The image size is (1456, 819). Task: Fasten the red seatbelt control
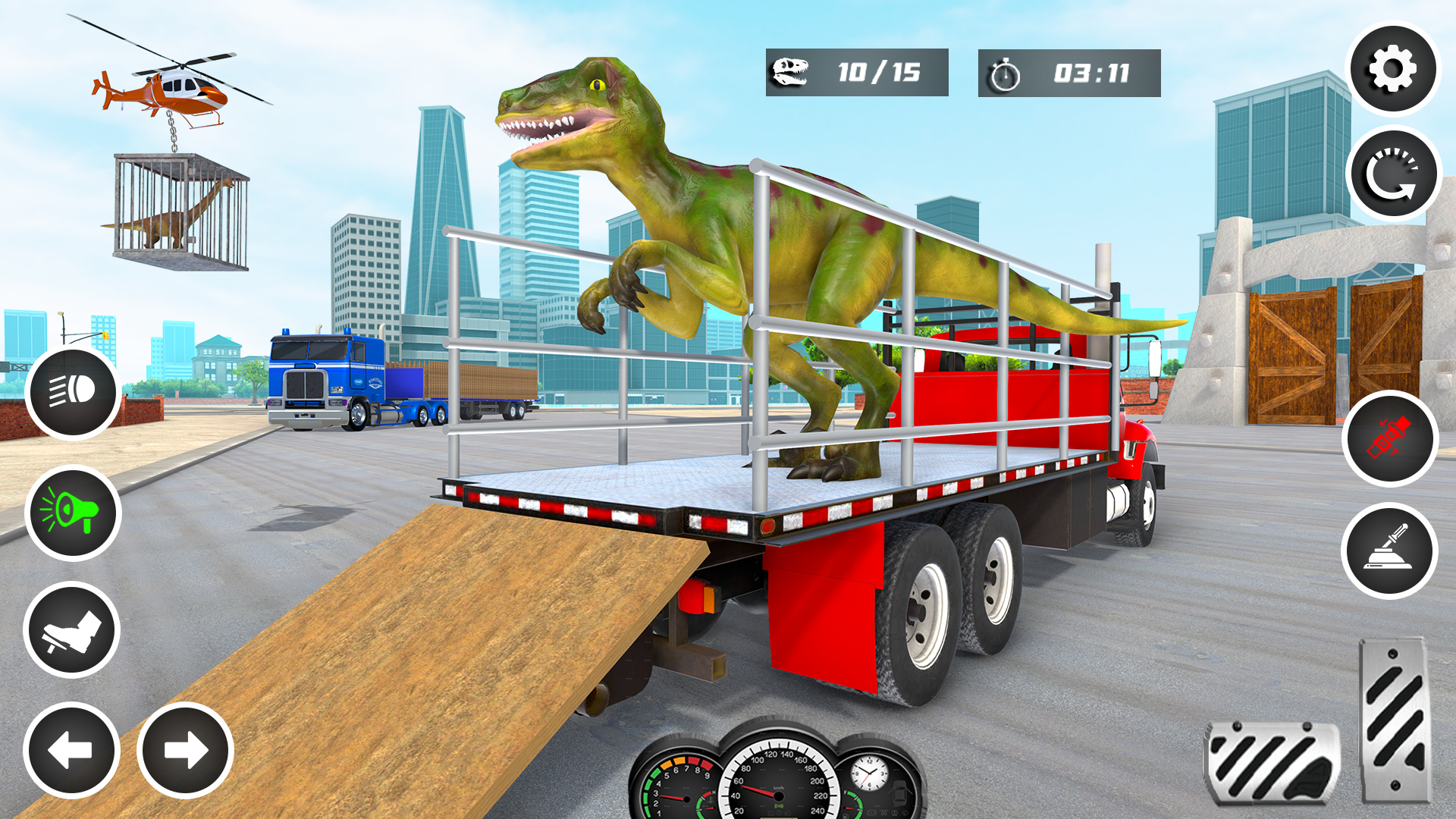(1391, 436)
